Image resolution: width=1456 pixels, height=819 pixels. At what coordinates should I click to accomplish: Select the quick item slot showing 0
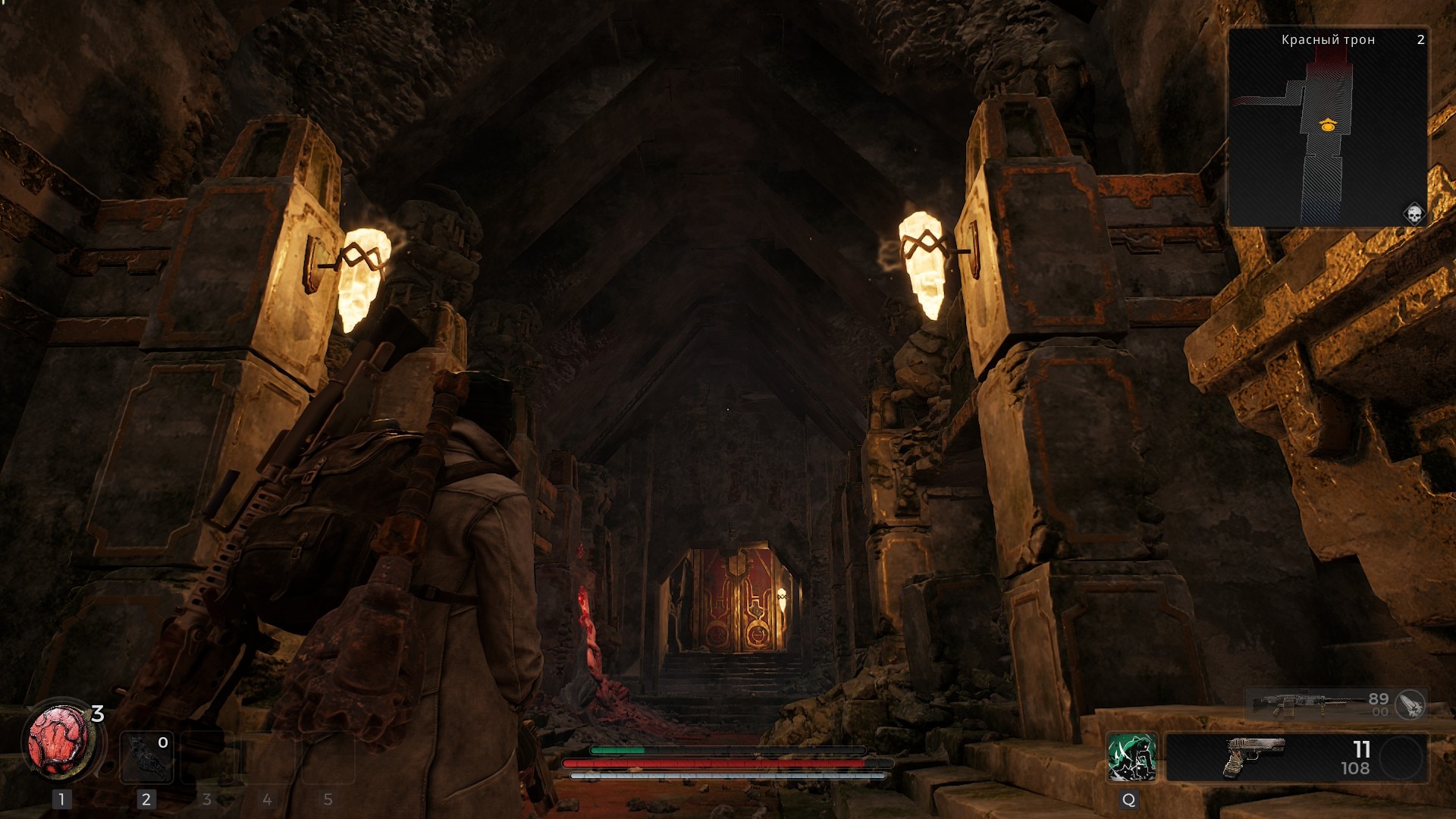click(x=146, y=756)
